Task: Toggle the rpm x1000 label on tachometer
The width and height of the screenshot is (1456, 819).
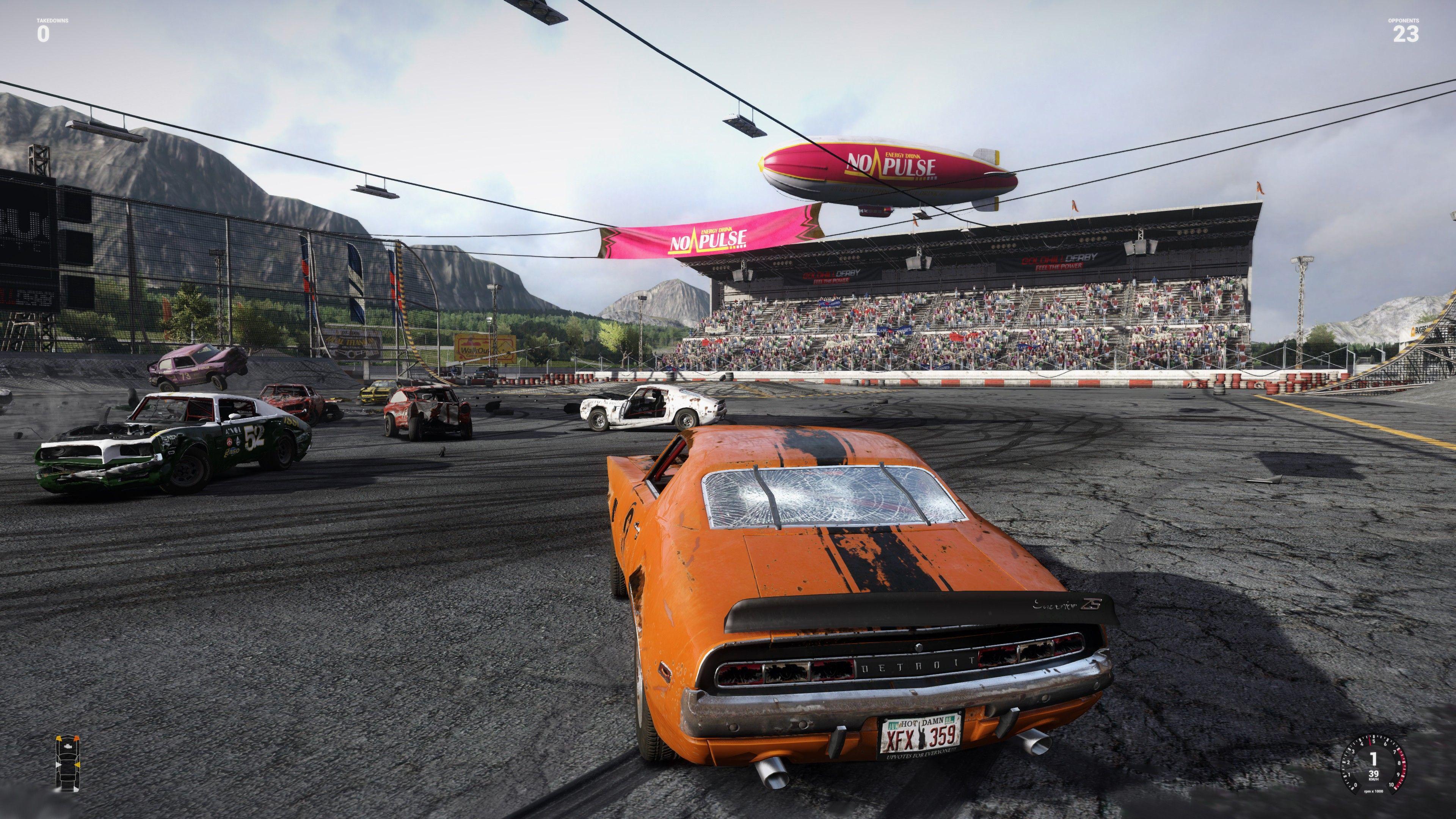Action: (x=1373, y=791)
